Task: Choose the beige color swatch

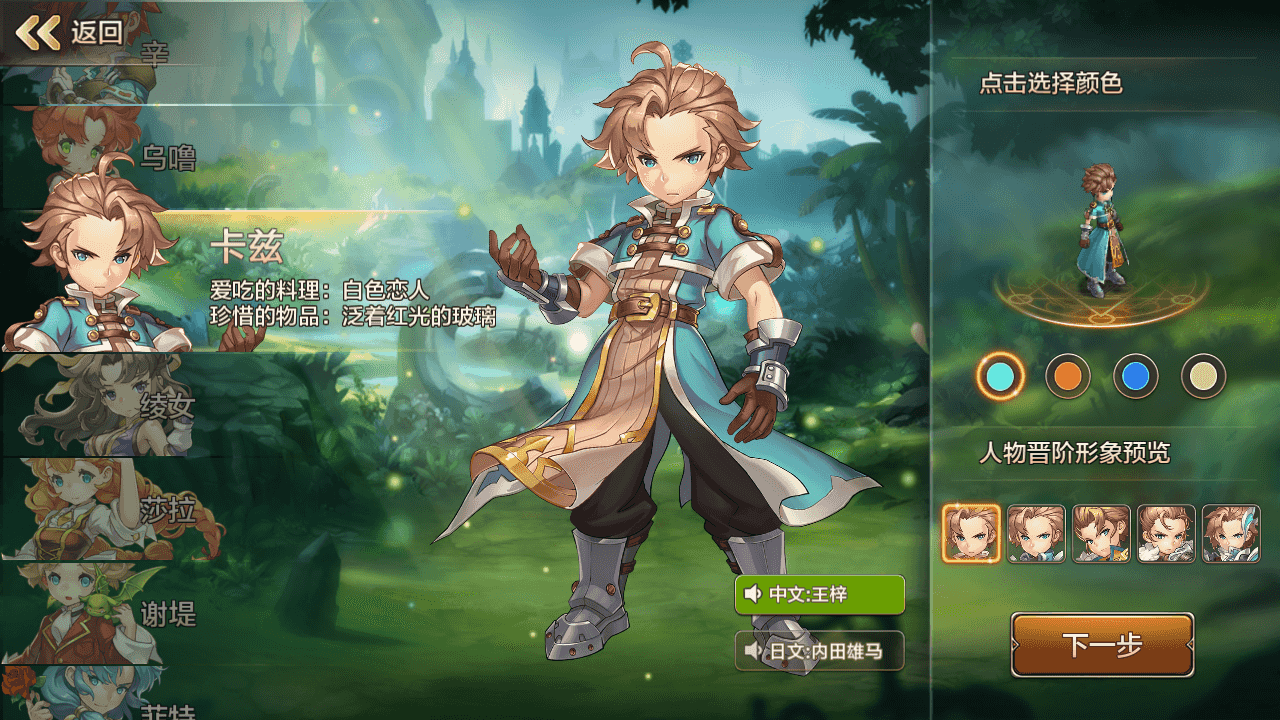Action: click(x=1204, y=377)
